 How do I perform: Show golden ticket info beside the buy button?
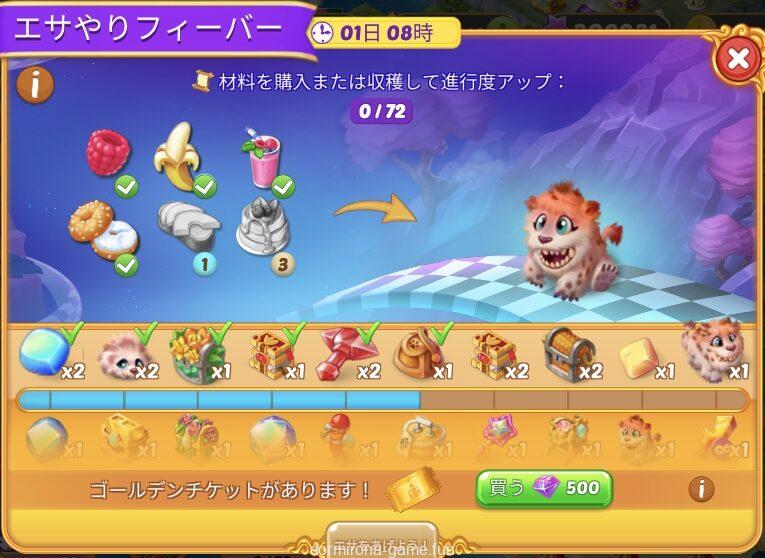[x=701, y=489]
